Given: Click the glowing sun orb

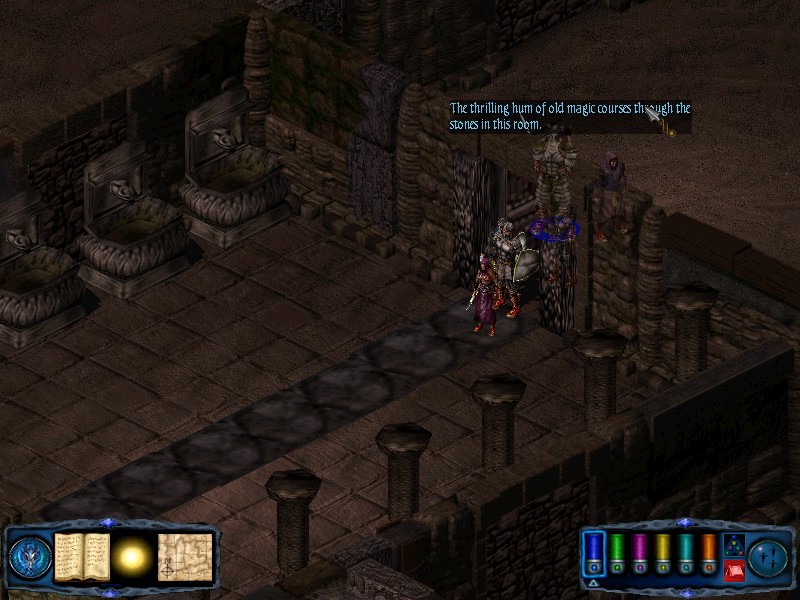Looking at the screenshot, I should pyautogui.click(x=131, y=556).
